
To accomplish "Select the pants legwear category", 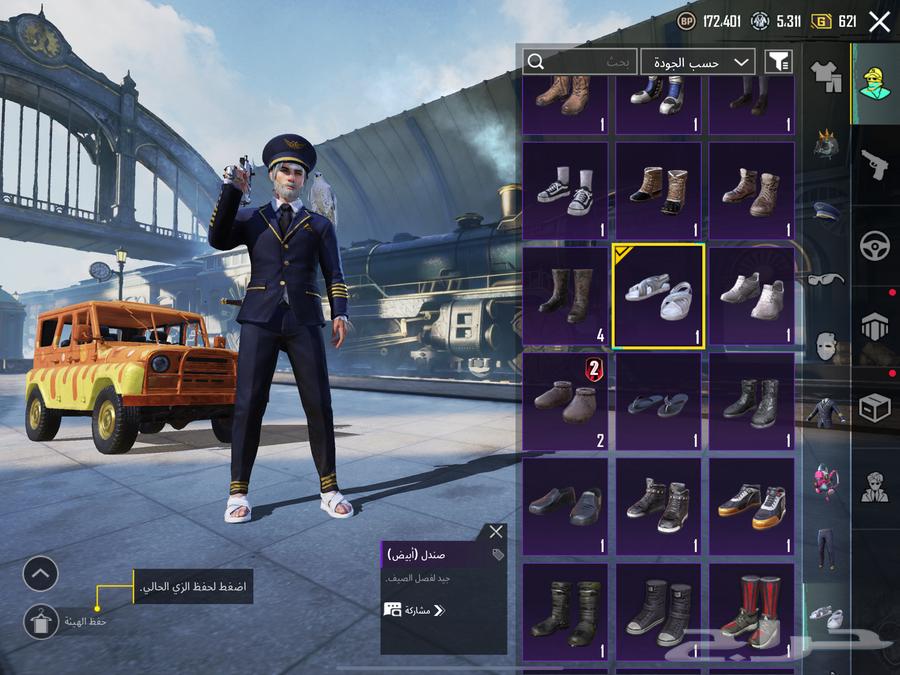I will [x=826, y=548].
